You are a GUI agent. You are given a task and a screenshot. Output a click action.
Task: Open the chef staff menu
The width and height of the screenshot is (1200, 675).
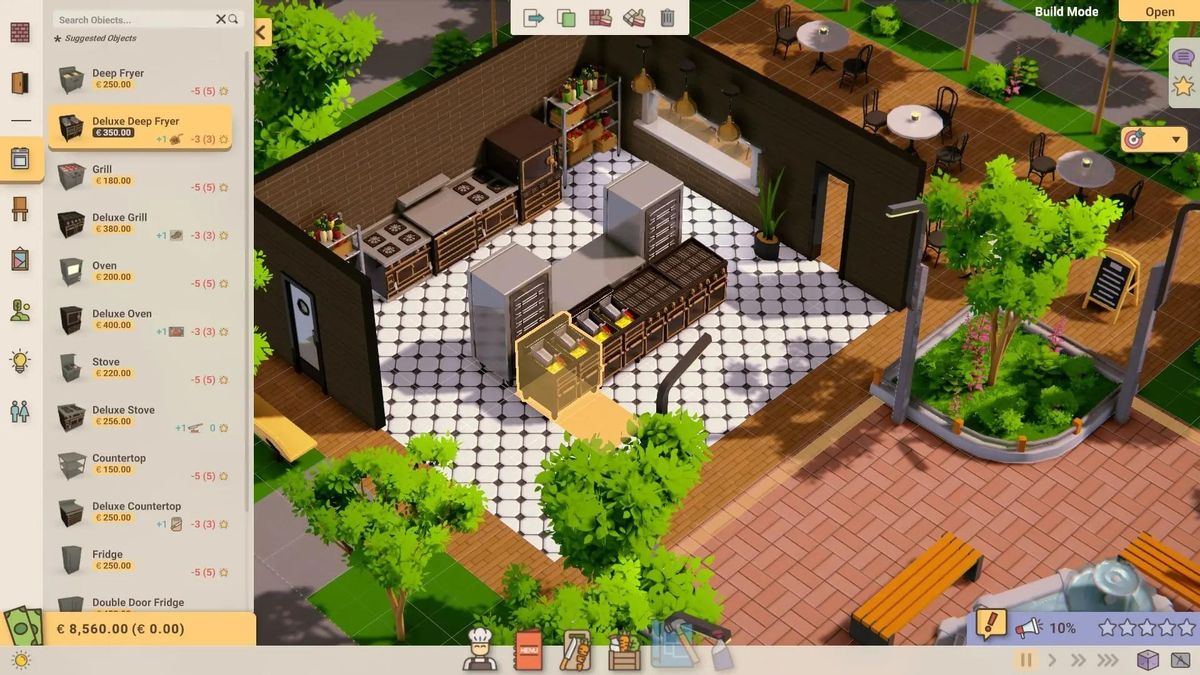(482, 649)
